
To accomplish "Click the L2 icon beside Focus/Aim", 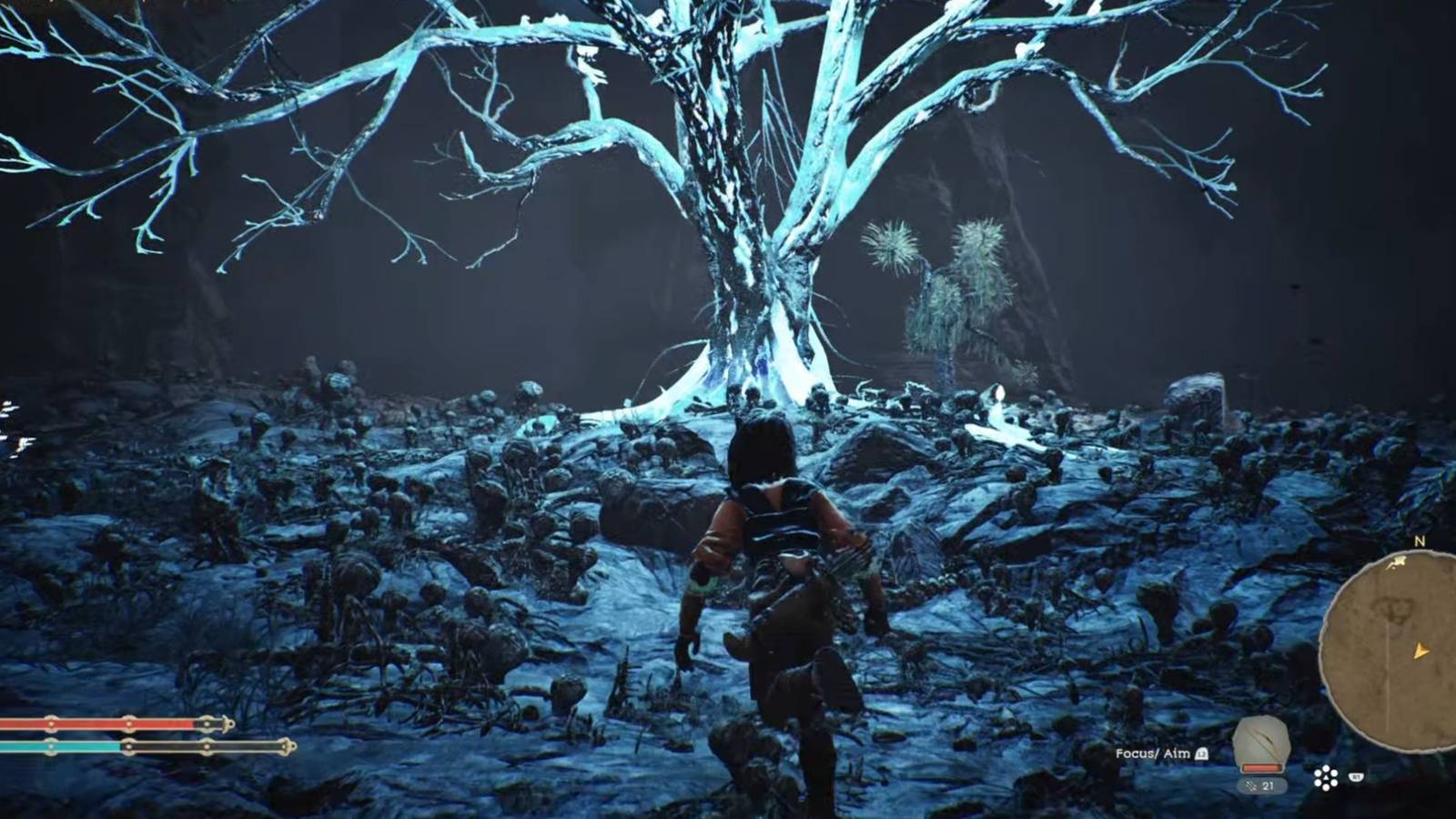I will click(x=1201, y=753).
